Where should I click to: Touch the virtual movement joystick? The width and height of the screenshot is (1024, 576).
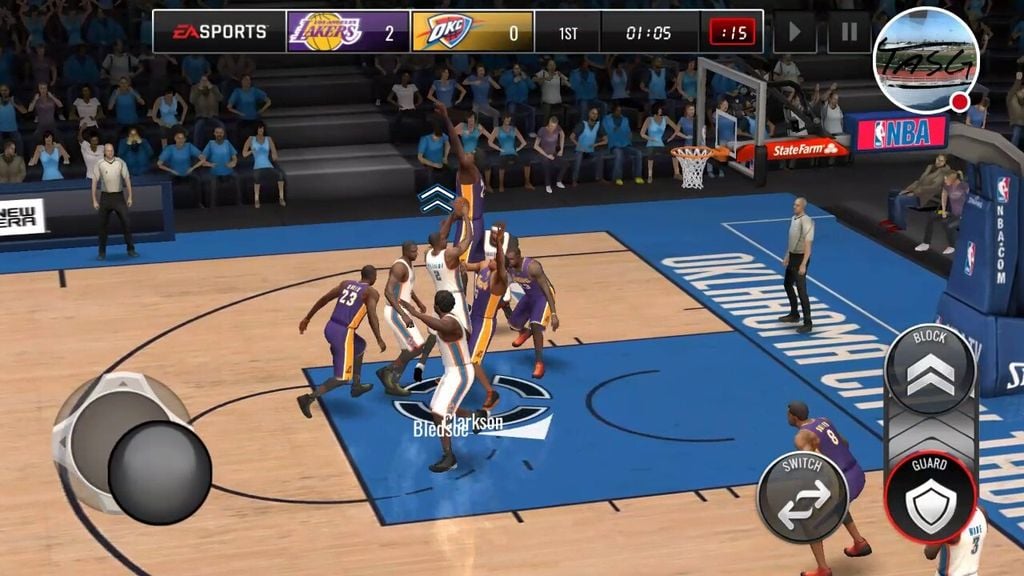click(159, 472)
